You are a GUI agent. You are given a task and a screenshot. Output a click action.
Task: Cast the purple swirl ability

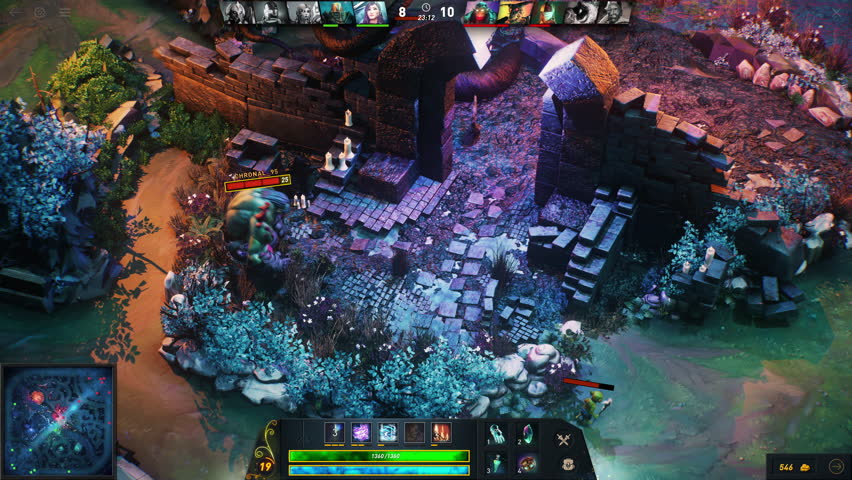tap(361, 433)
